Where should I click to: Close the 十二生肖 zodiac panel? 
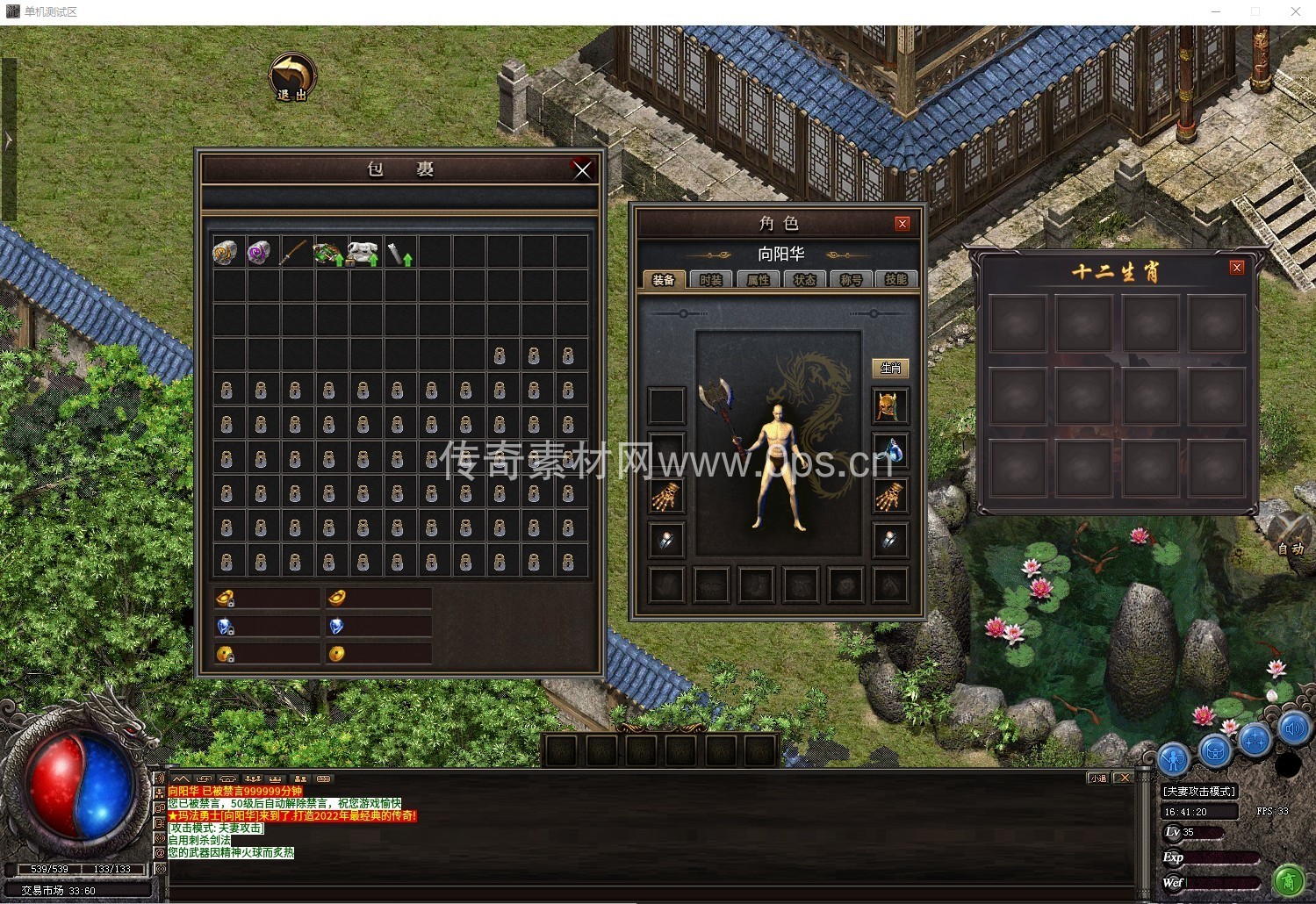(1236, 268)
